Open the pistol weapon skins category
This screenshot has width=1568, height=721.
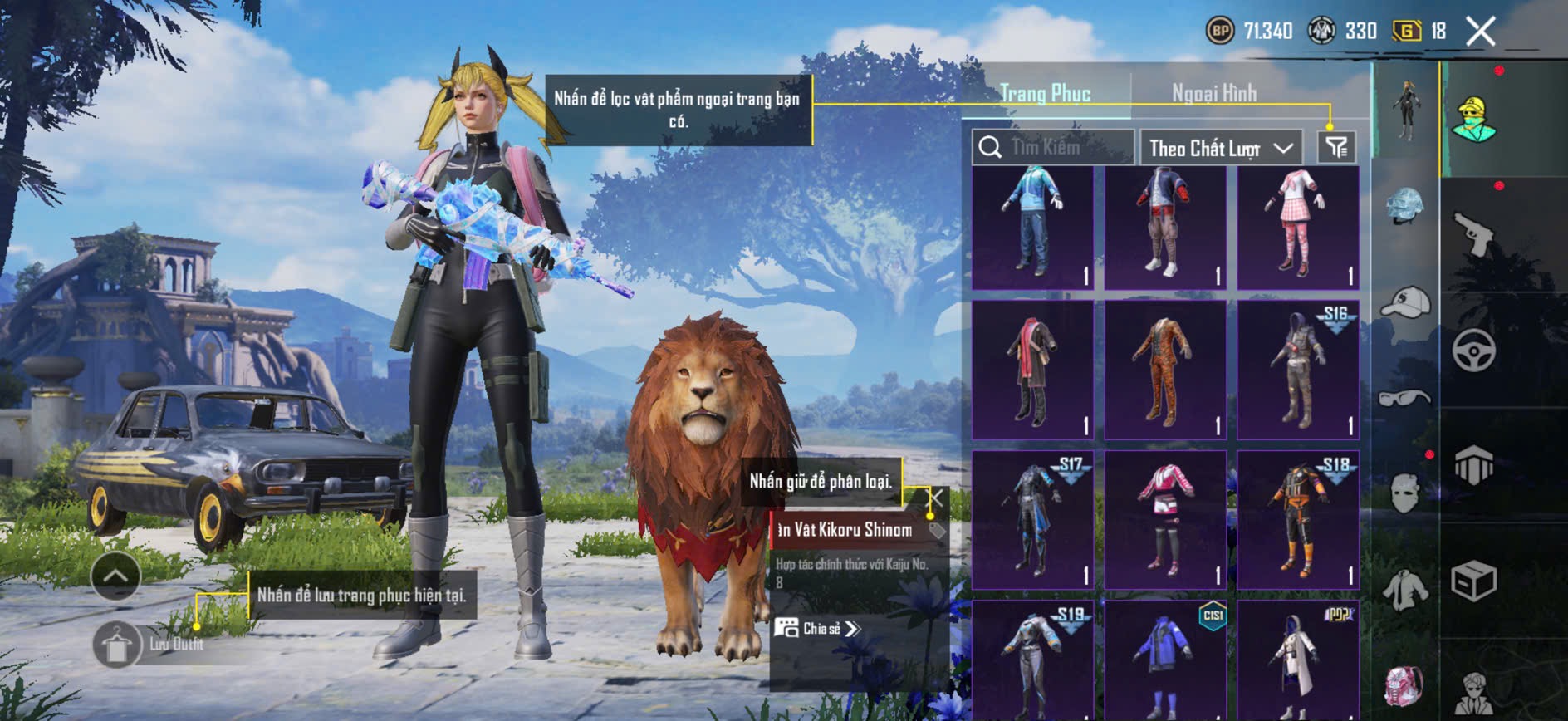[1474, 234]
